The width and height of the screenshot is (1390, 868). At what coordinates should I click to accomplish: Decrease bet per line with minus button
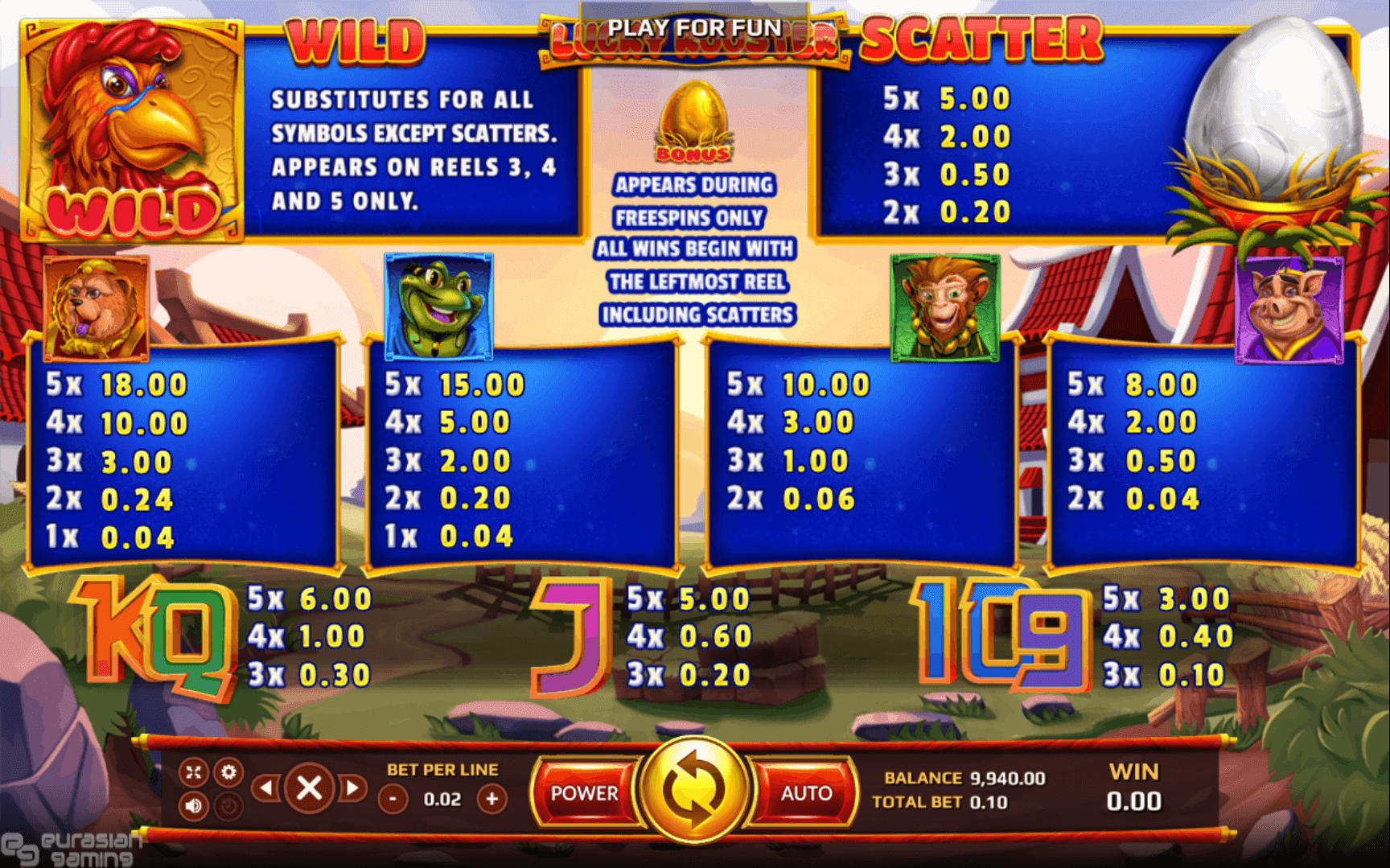pyautogui.click(x=393, y=799)
